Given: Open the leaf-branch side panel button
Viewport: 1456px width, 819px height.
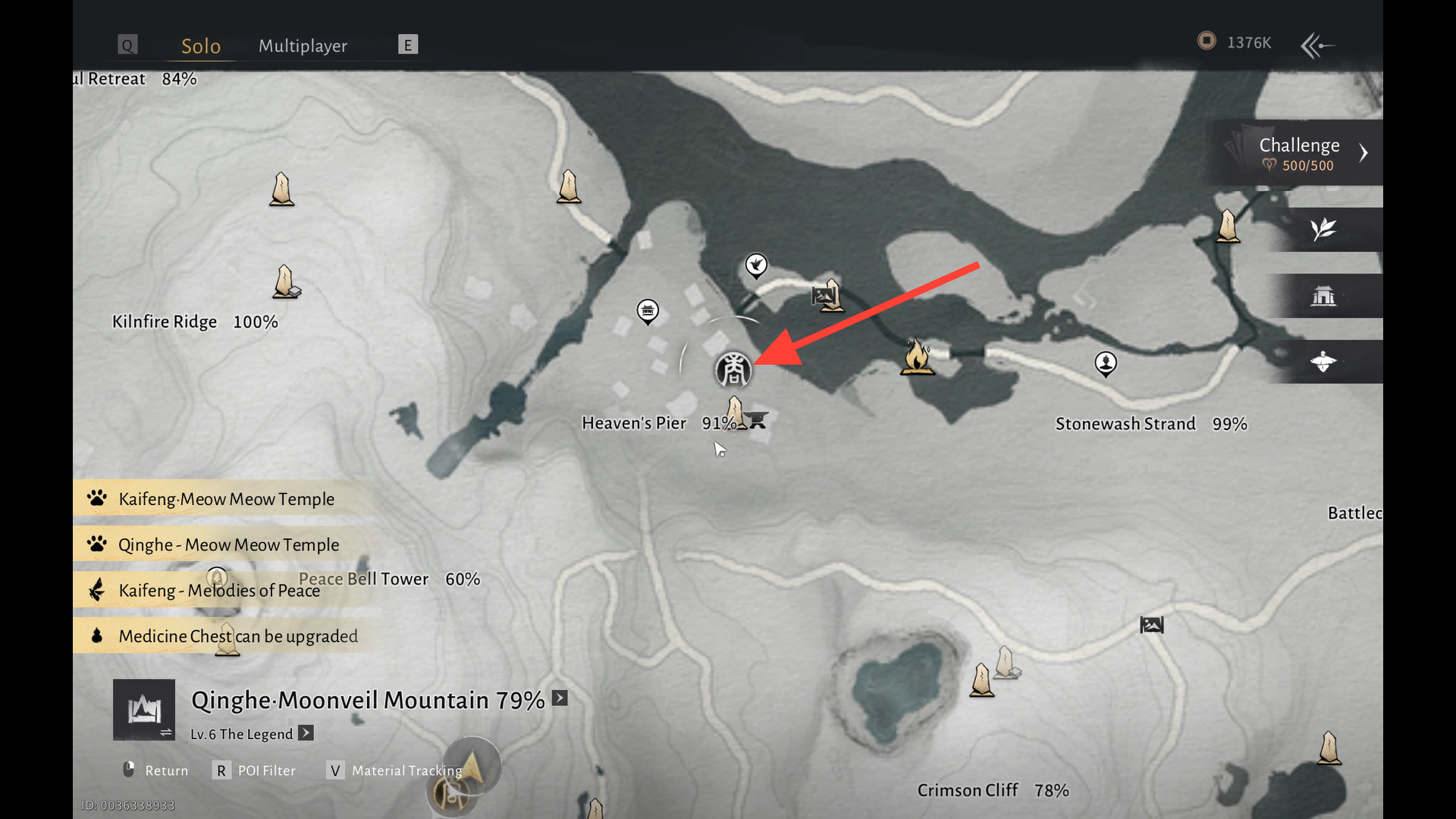Looking at the screenshot, I should (1323, 229).
